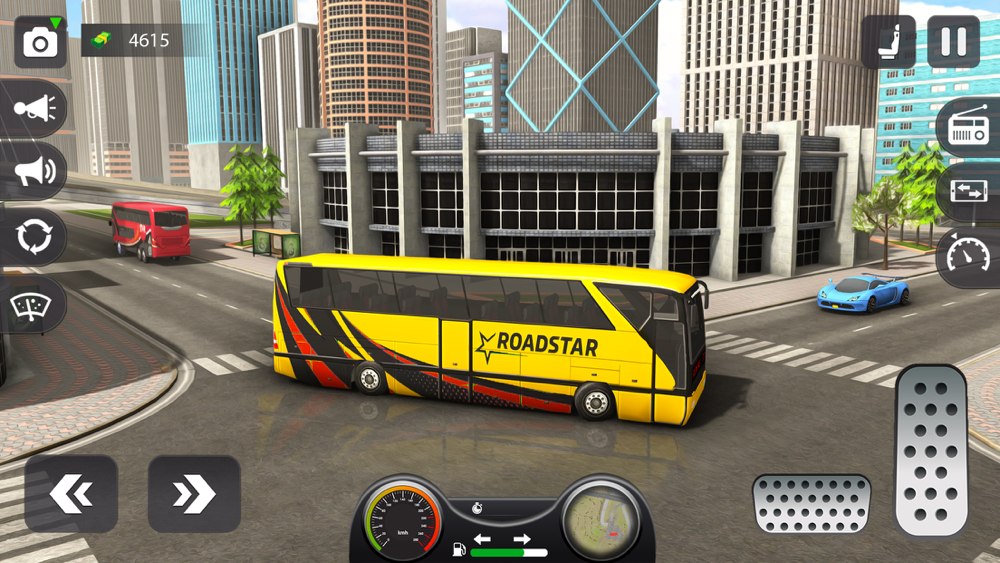Turn on the radio

click(967, 127)
